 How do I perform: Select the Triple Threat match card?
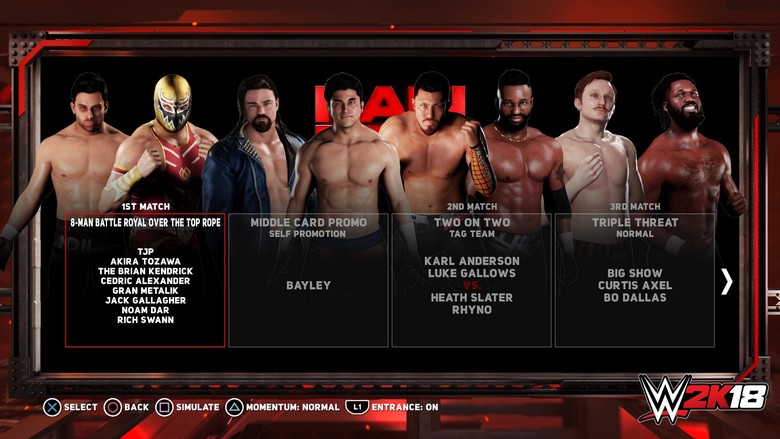635,280
